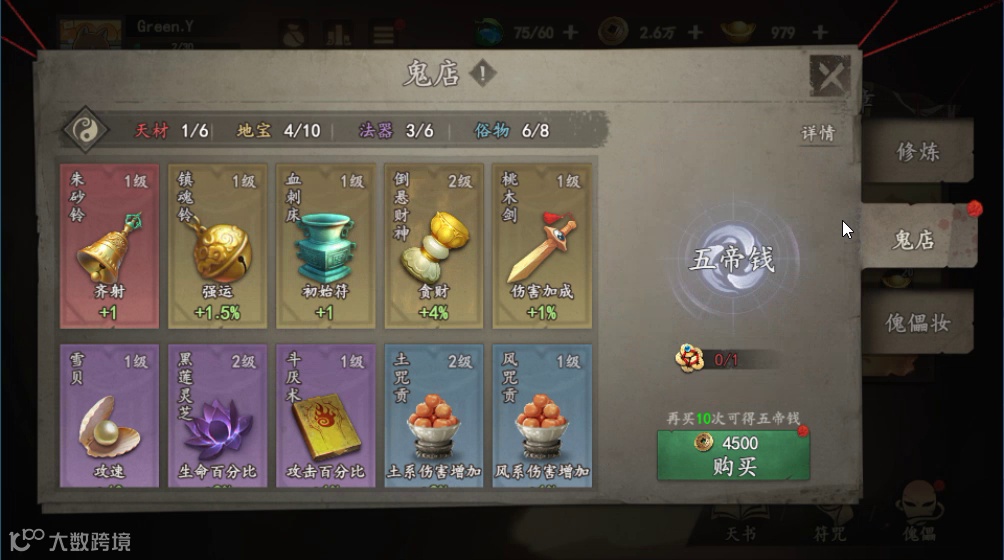Viewport: 1004px width, 560px height.
Task: Close the 鬼店 shop panel
Action: pos(829,76)
